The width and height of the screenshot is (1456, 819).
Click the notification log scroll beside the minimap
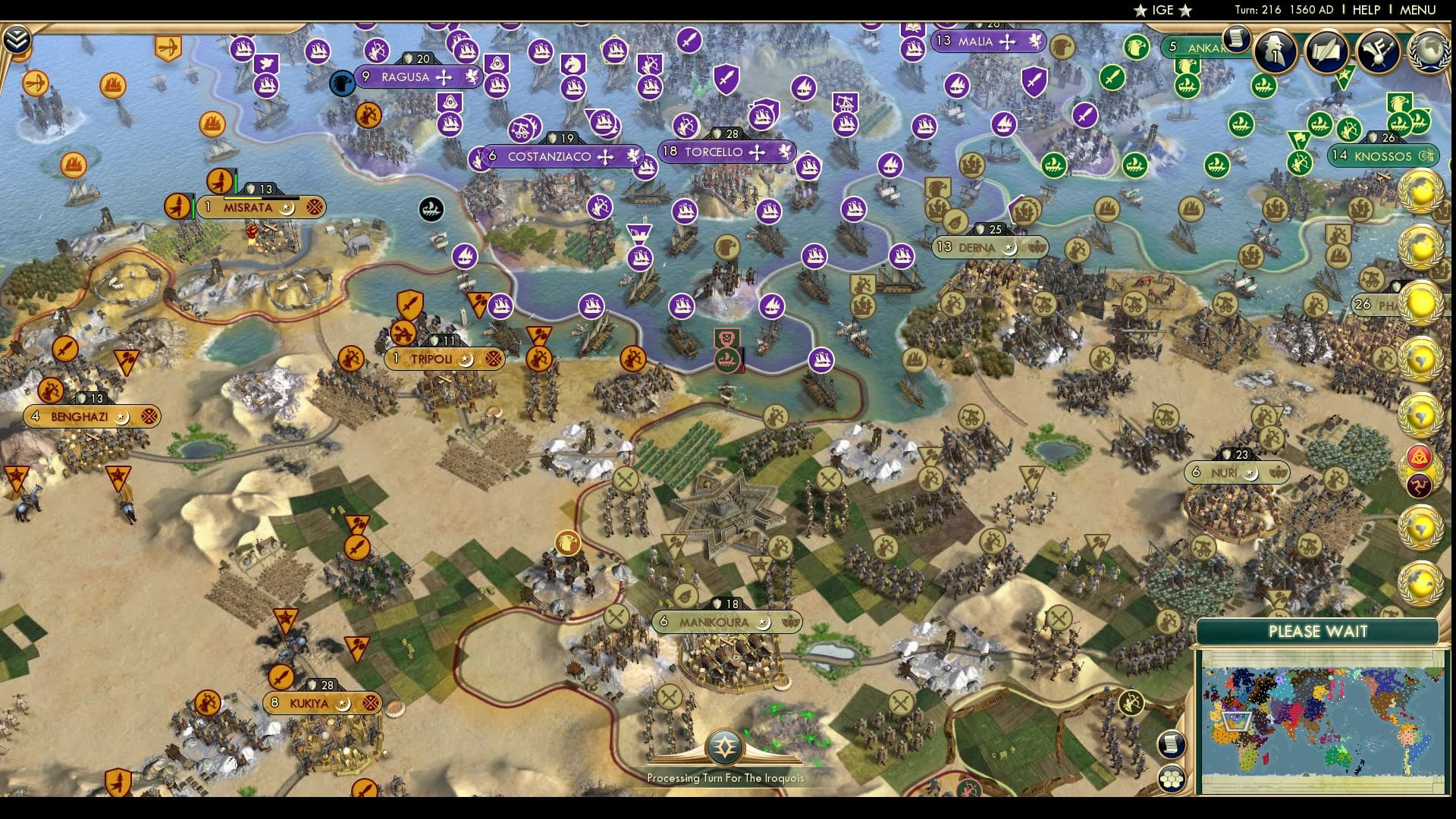(1172, 745)
